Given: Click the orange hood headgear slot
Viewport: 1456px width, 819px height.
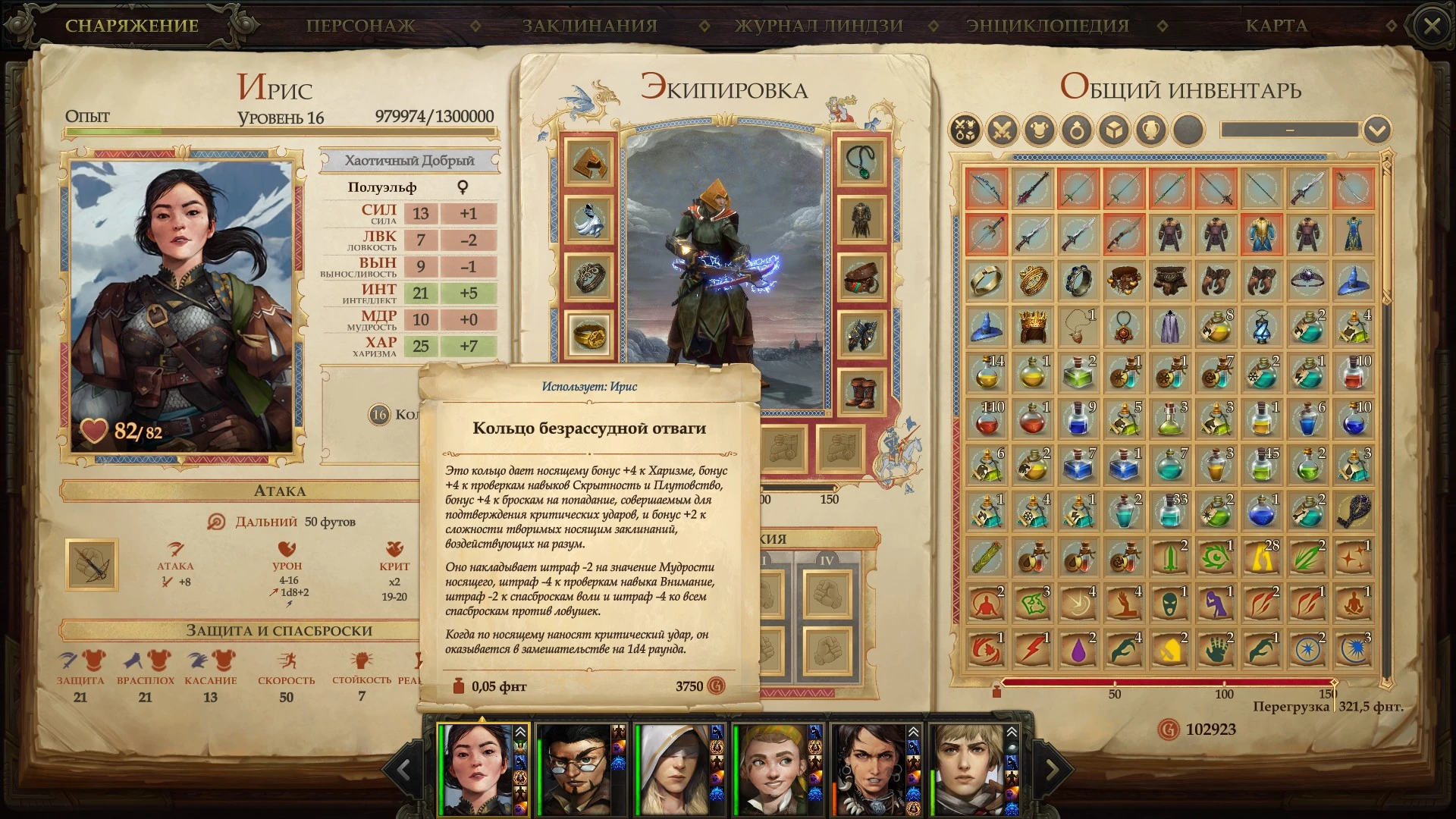Looking at the screenshot, I should click(x=589, y=162).
